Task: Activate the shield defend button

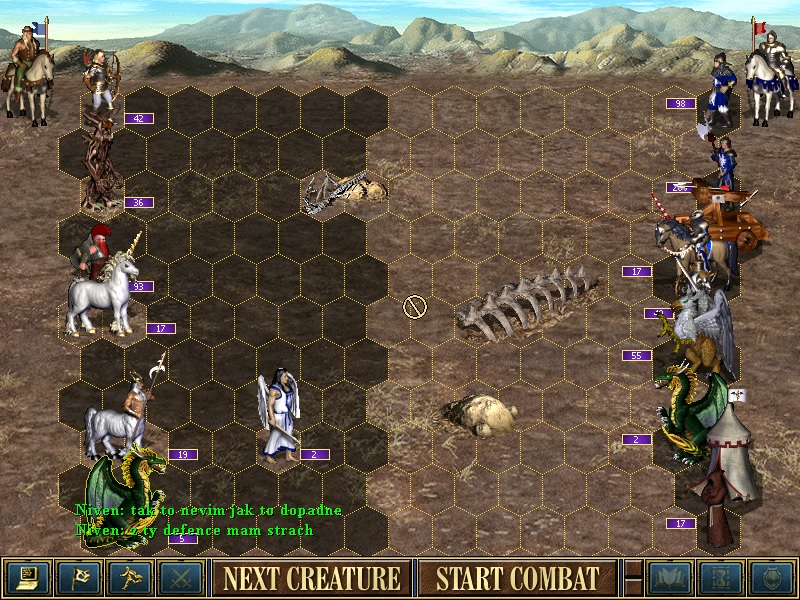Action: coord(772,578)
